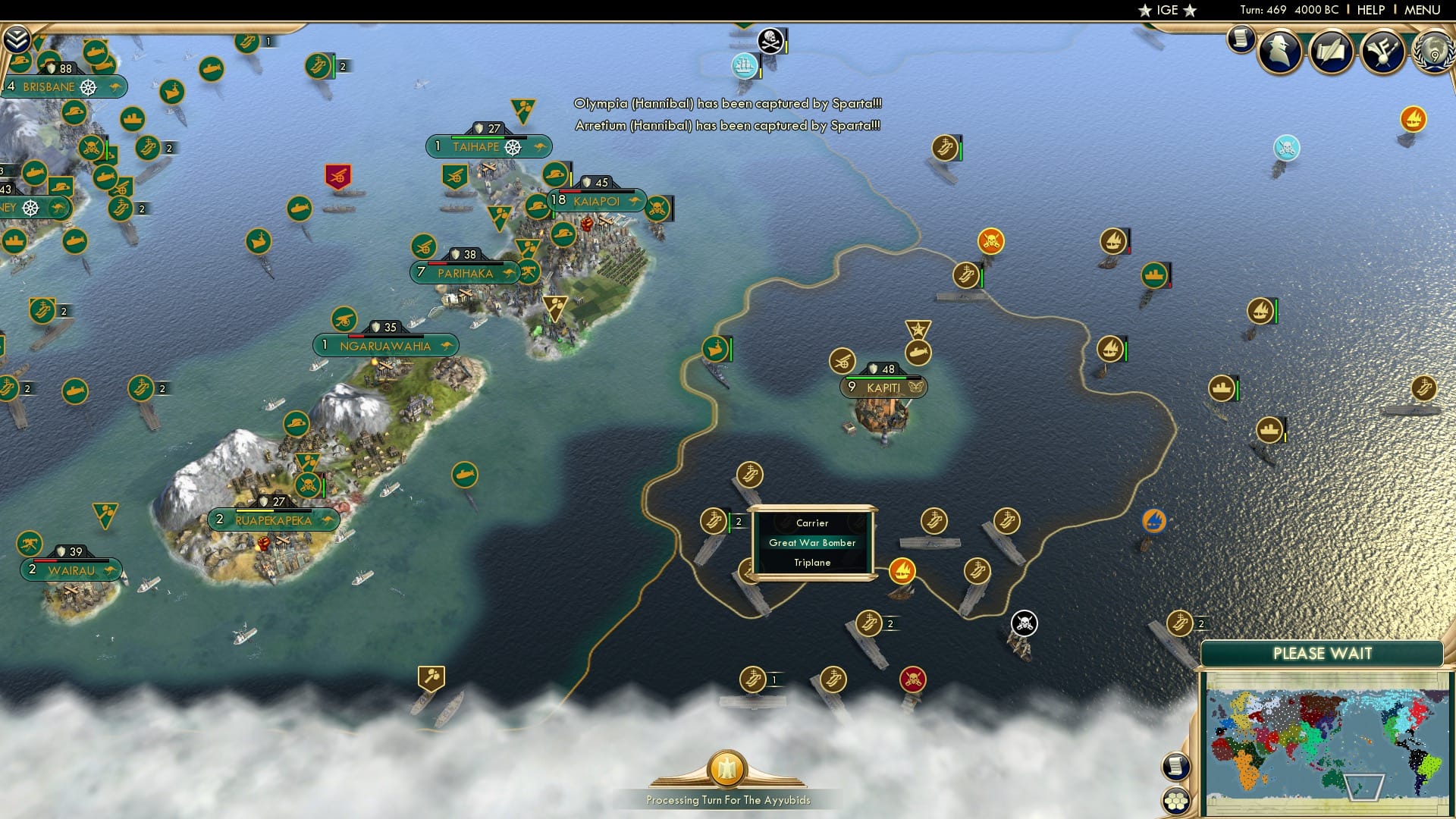Select Great War Bomber in the unit popup

[811, 543]
